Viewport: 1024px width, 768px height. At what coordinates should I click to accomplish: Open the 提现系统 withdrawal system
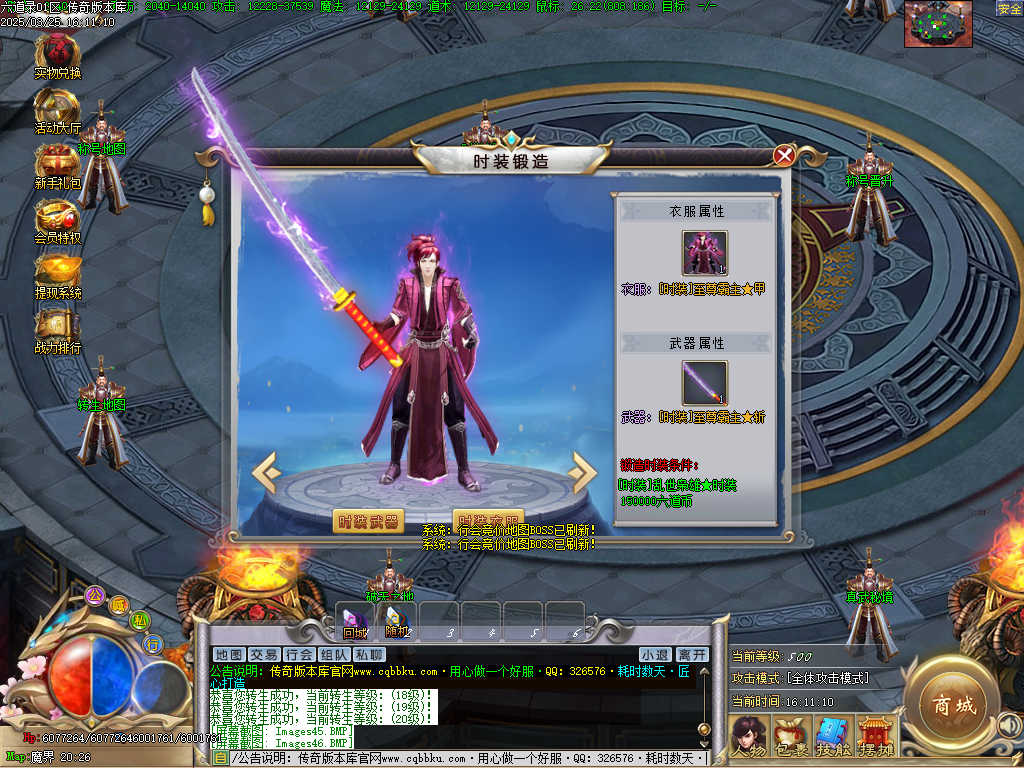58,272
